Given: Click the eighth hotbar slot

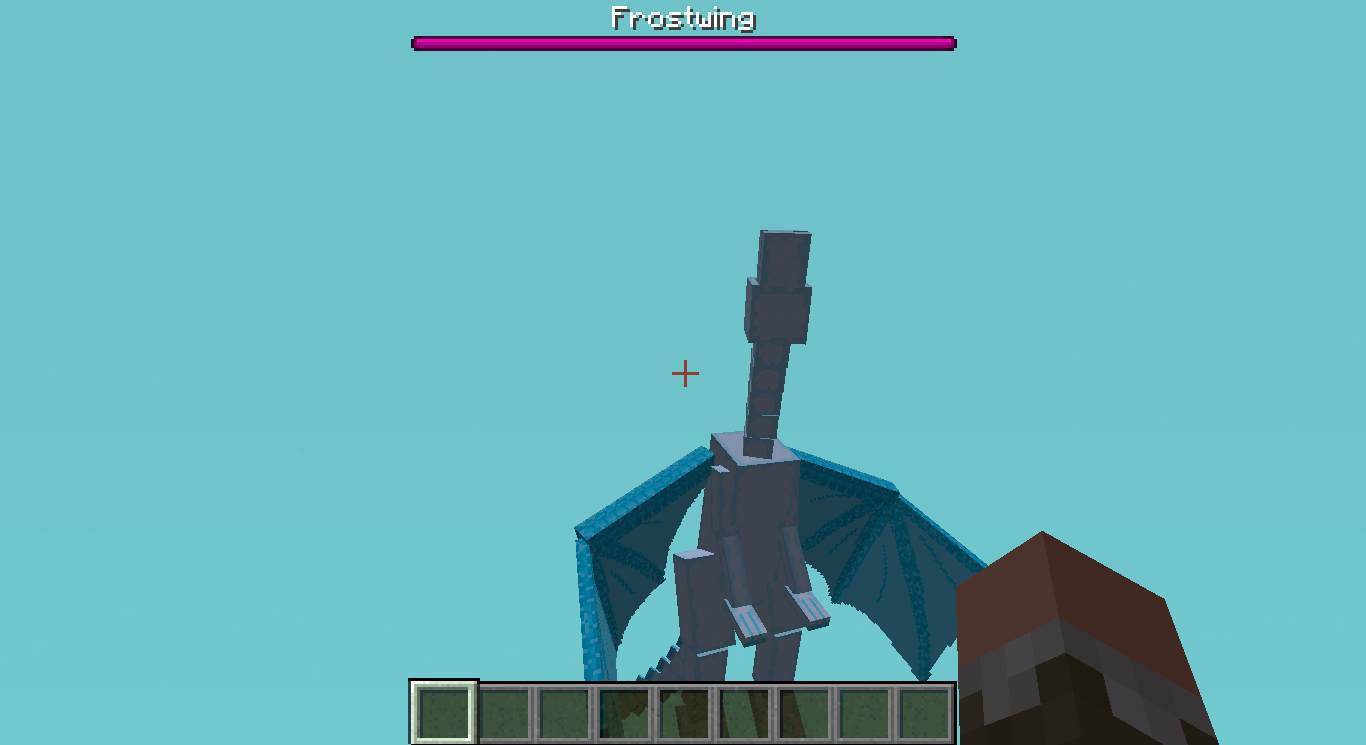Looking at the screenshot, I should point(863,710).
